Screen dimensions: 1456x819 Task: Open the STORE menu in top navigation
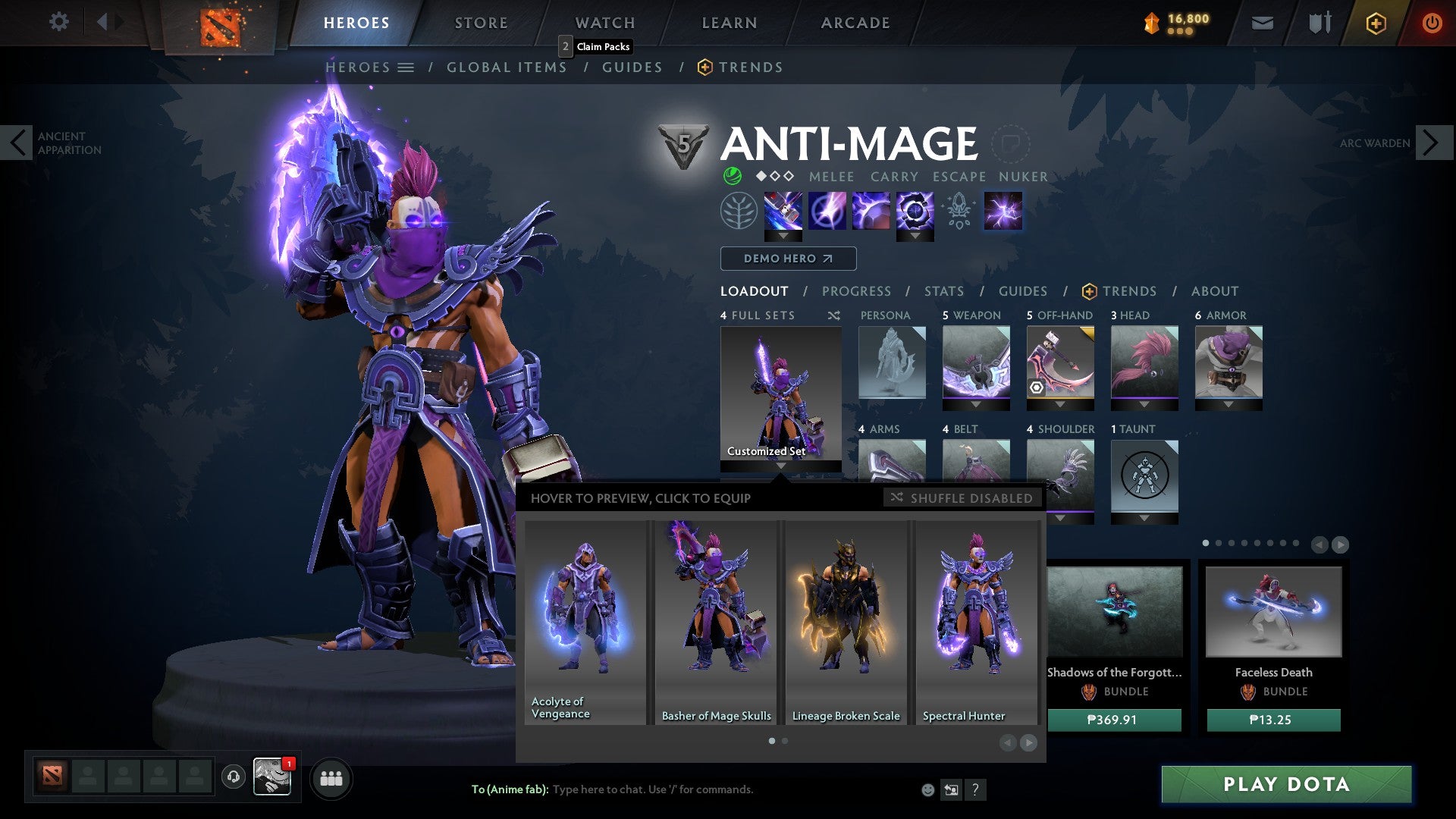point(481,23)
